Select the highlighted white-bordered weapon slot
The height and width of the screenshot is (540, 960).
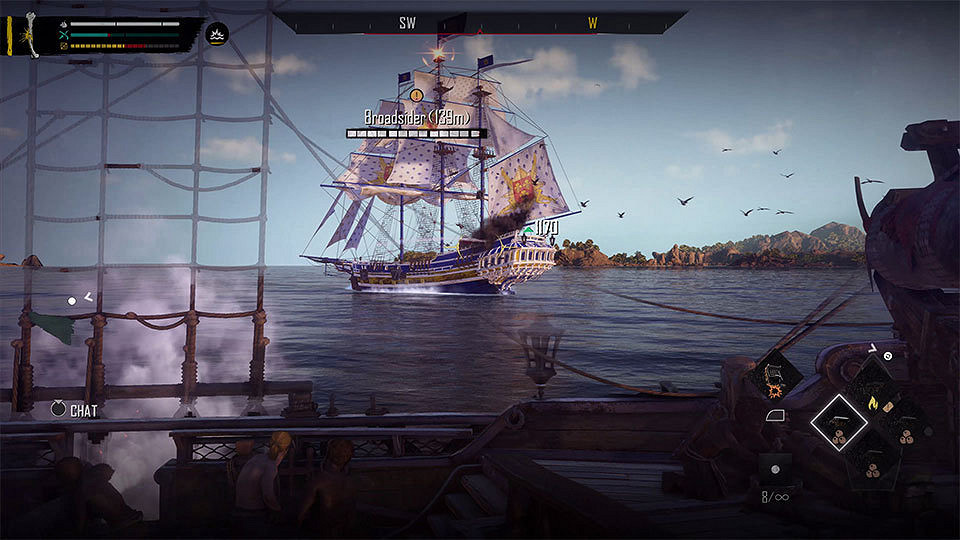(x=838, y=422)
